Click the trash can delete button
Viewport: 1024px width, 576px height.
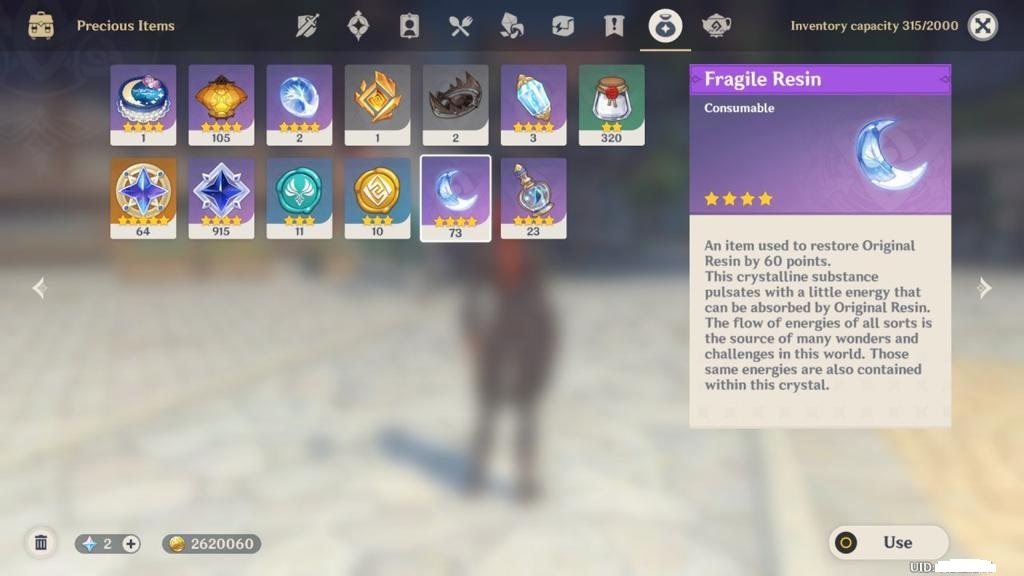click(x=41, y=543)
